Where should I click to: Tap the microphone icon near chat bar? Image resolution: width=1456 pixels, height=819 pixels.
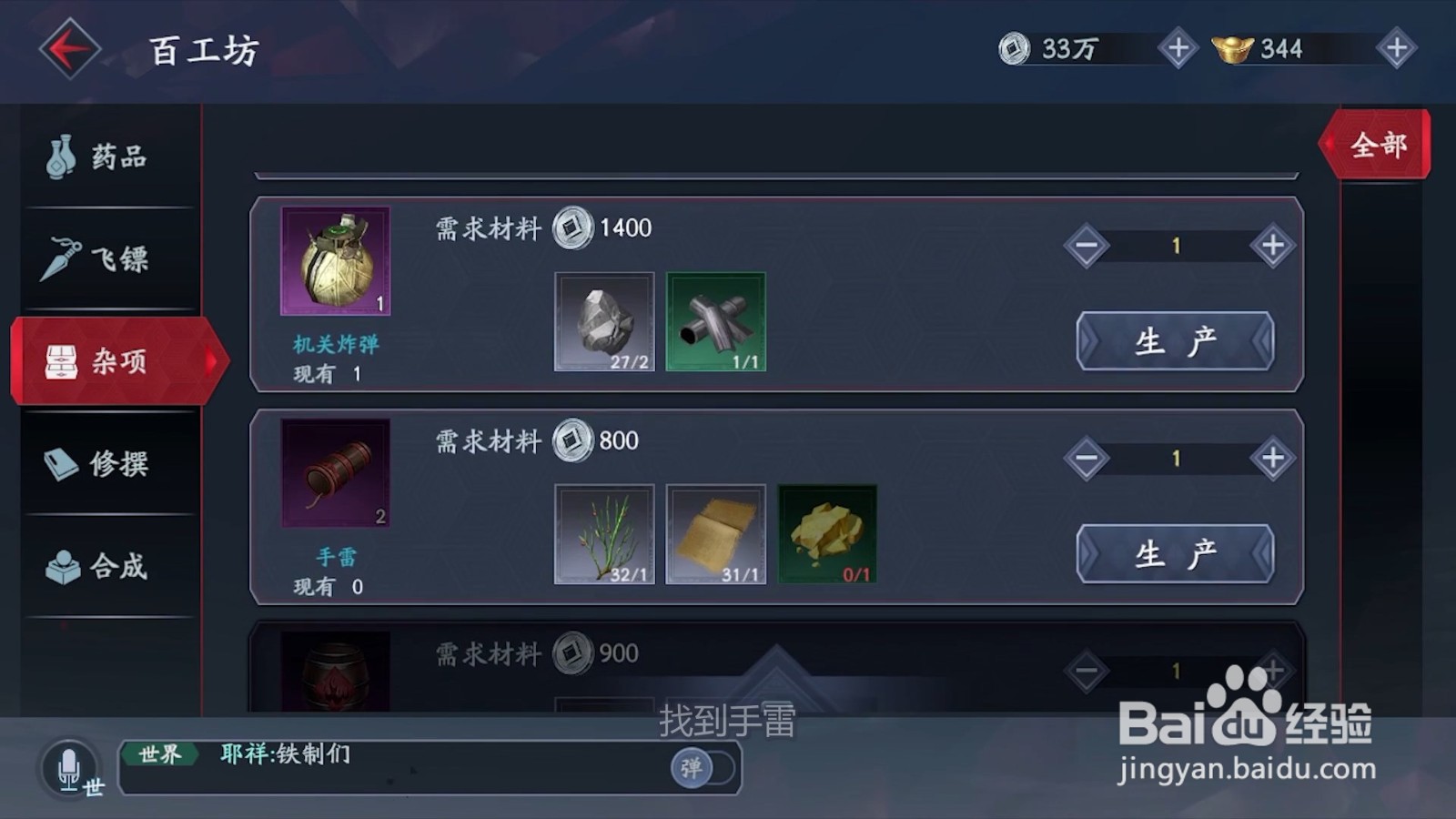click(x=69, y=769)
